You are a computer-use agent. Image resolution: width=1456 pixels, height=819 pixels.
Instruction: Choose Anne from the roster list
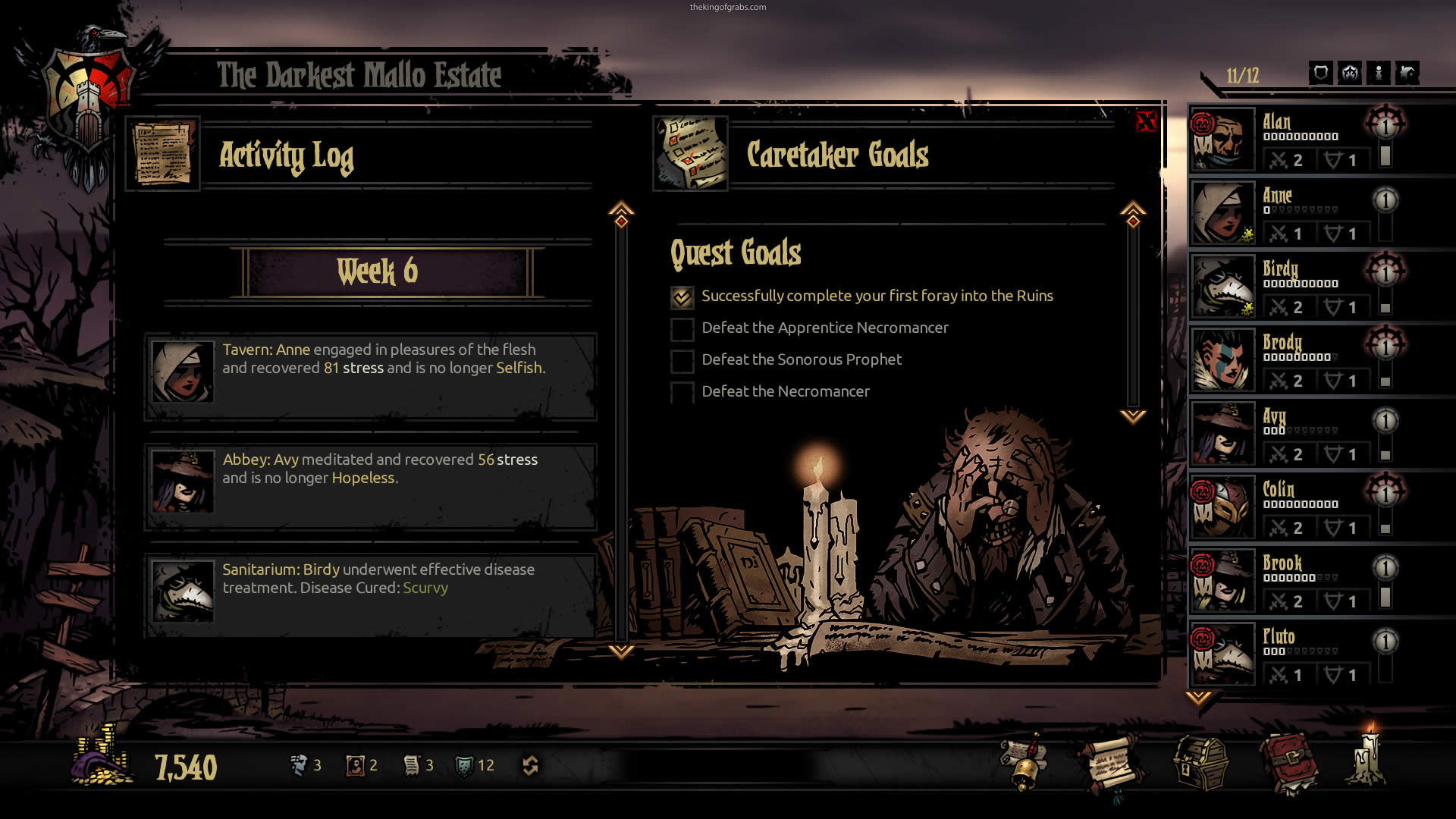1298,214
